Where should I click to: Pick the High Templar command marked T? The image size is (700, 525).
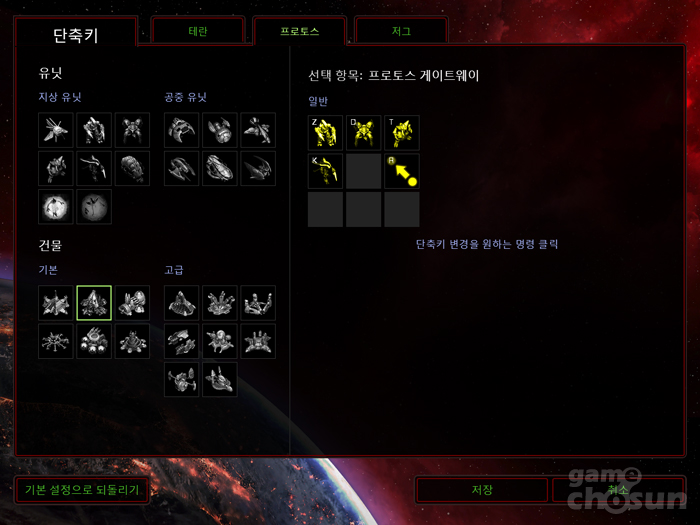401,132
